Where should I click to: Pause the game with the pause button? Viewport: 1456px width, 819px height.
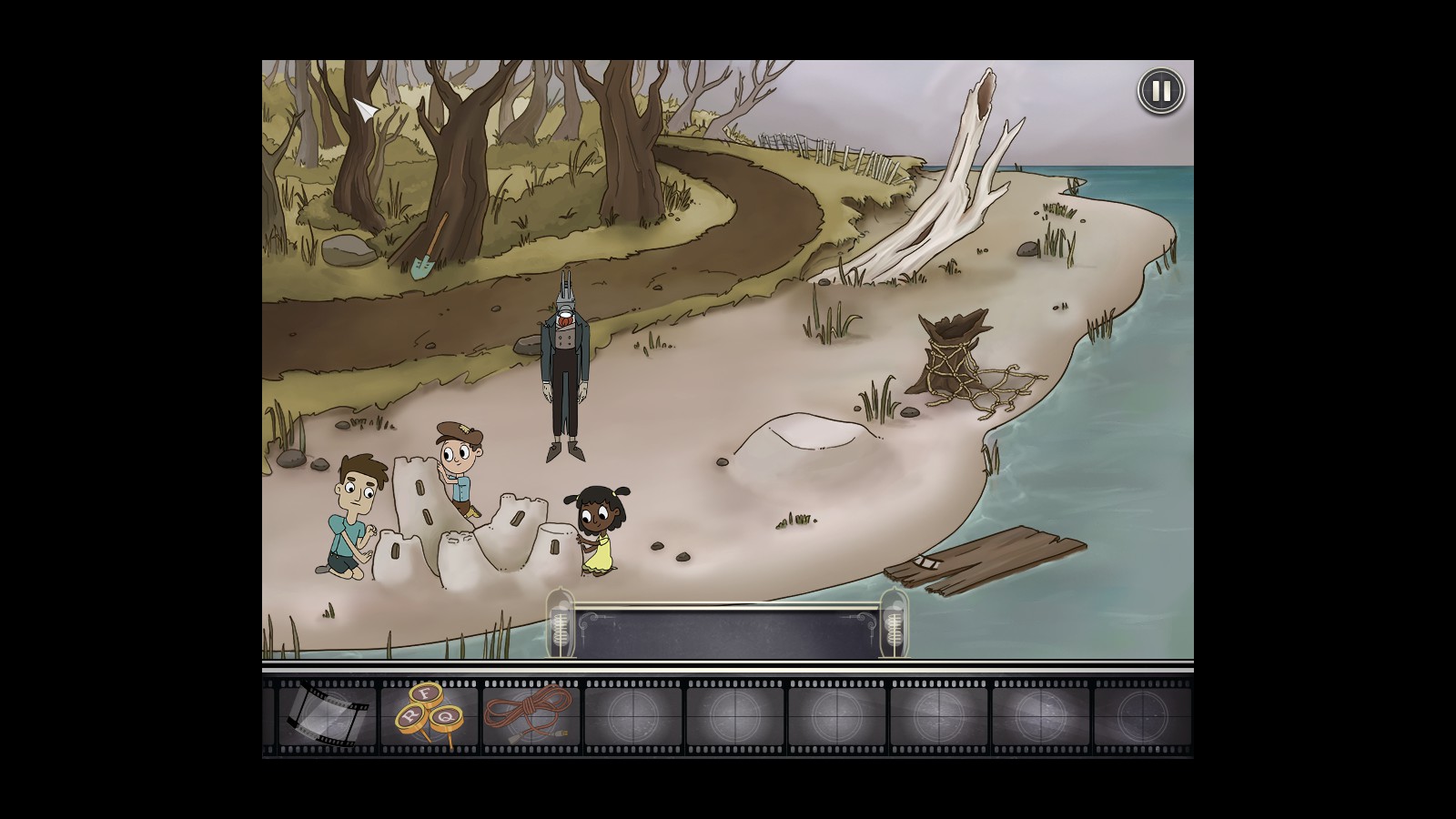pos(1160,91)
